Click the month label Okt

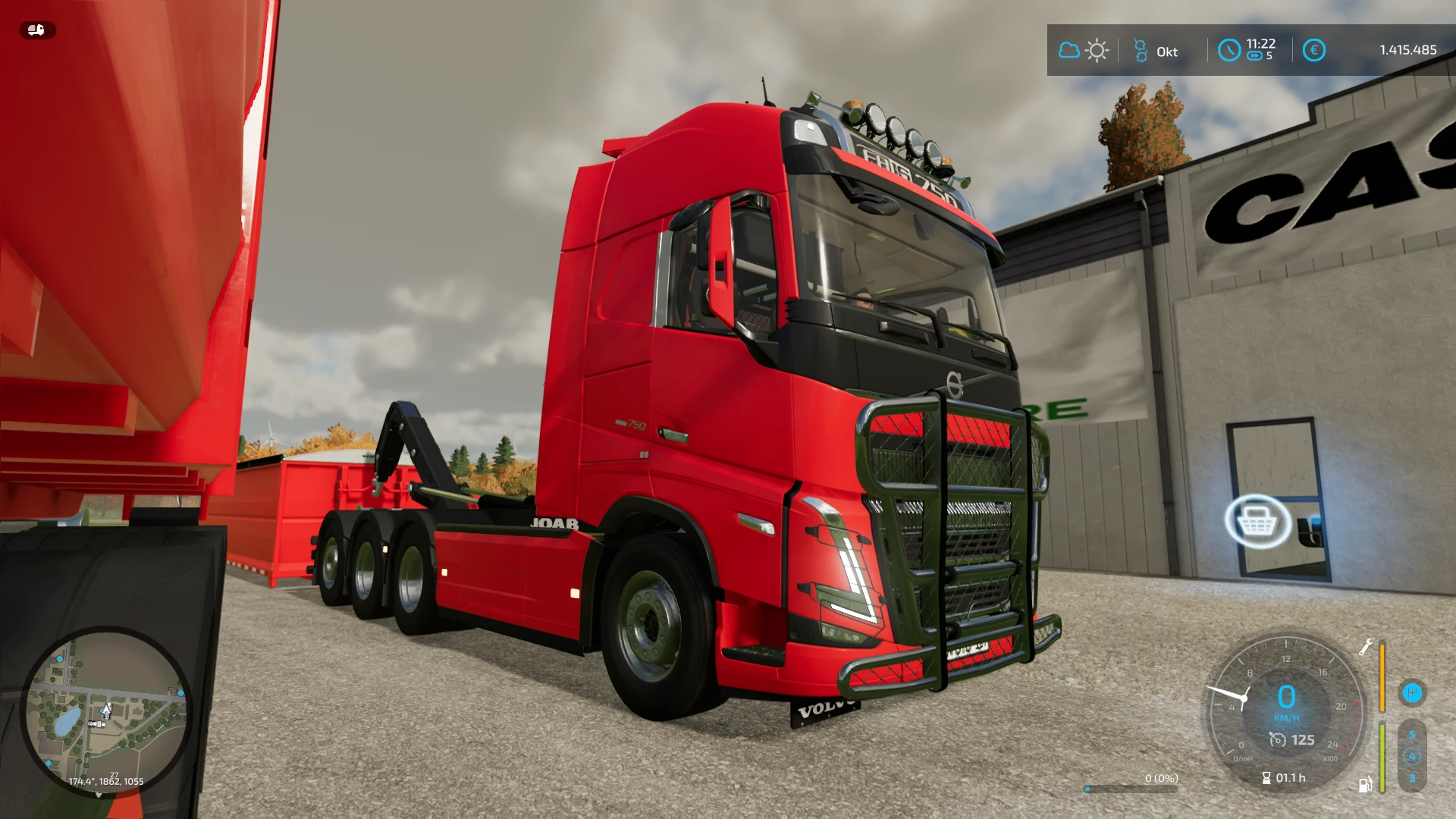1167,52
